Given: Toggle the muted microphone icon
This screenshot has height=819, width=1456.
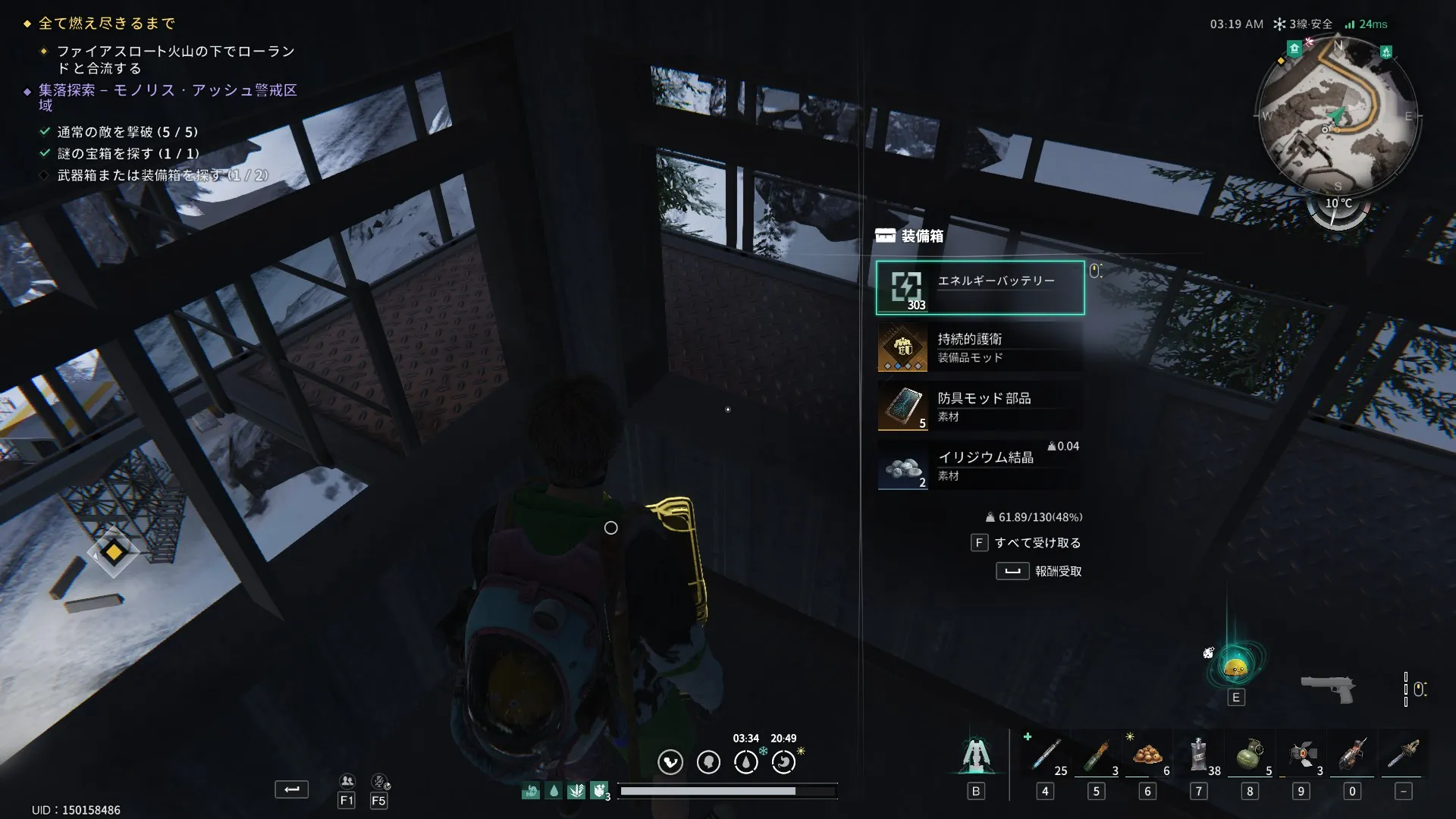Looking at the screenshot, I should [379, 781].
